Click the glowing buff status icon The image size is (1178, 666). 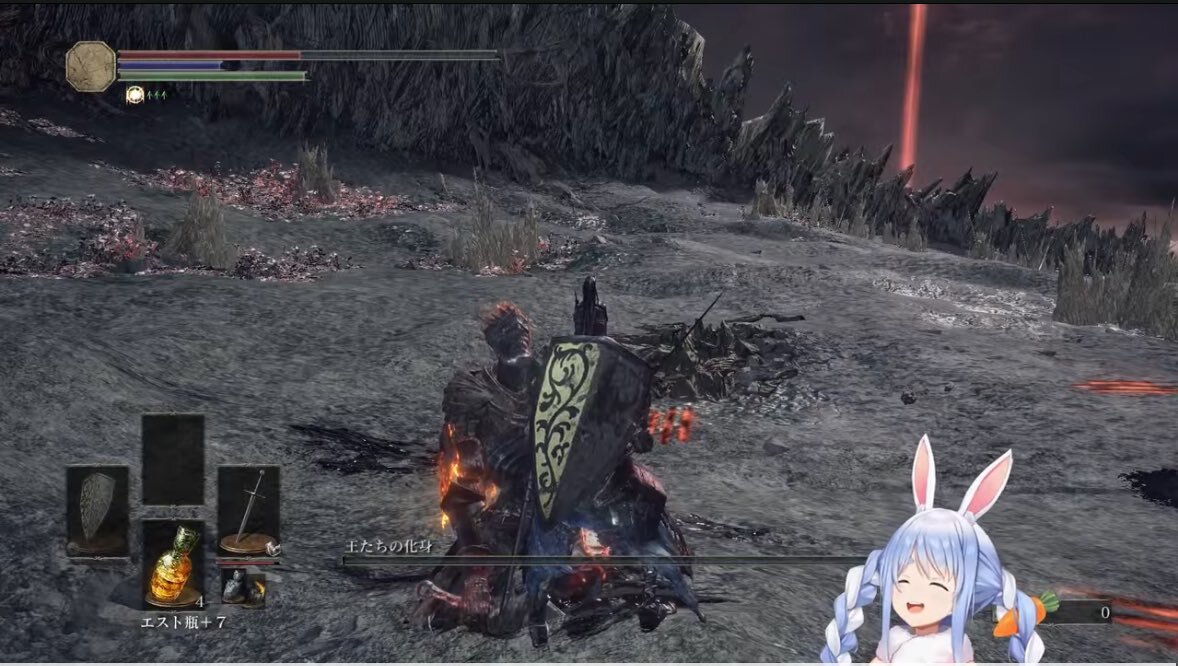click(x=135, y=95)
